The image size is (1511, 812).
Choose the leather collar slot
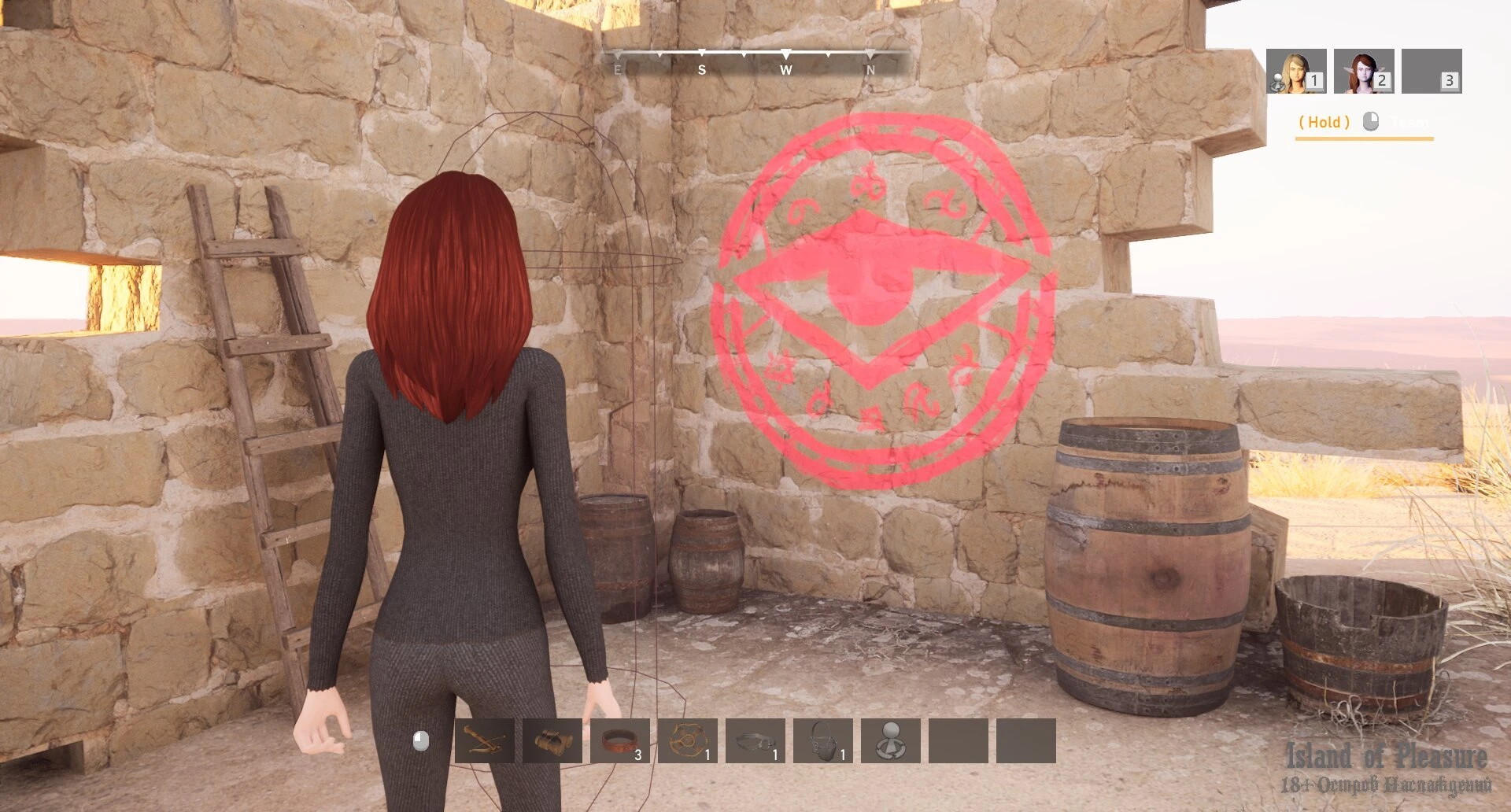(620, 740)
